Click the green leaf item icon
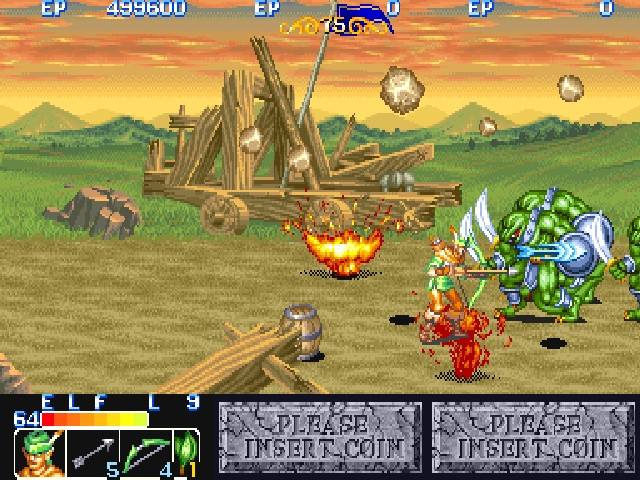The image size is (640, 480). pos(186,451)
